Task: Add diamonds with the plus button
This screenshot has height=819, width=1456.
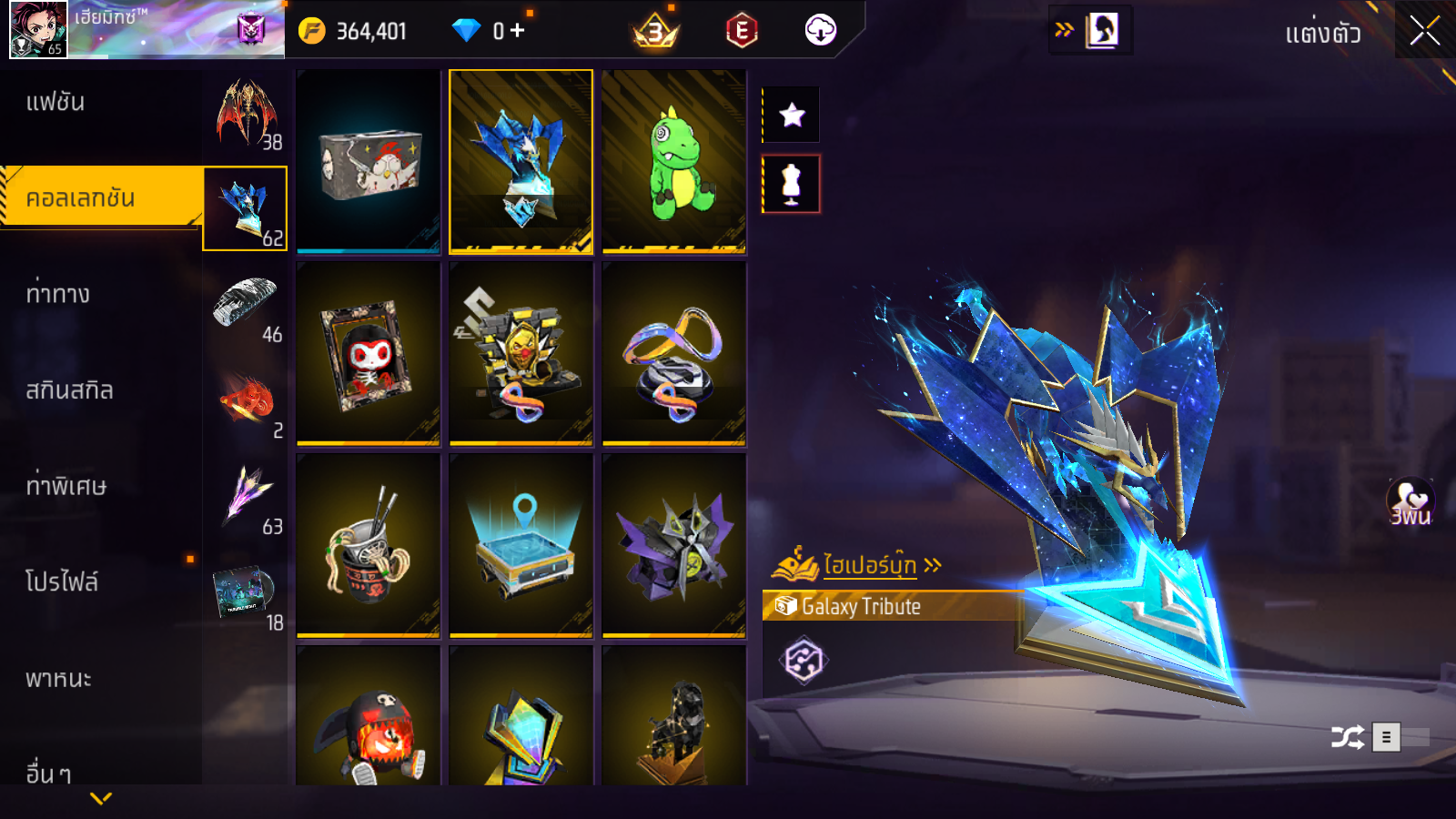Action: point(518,31)
